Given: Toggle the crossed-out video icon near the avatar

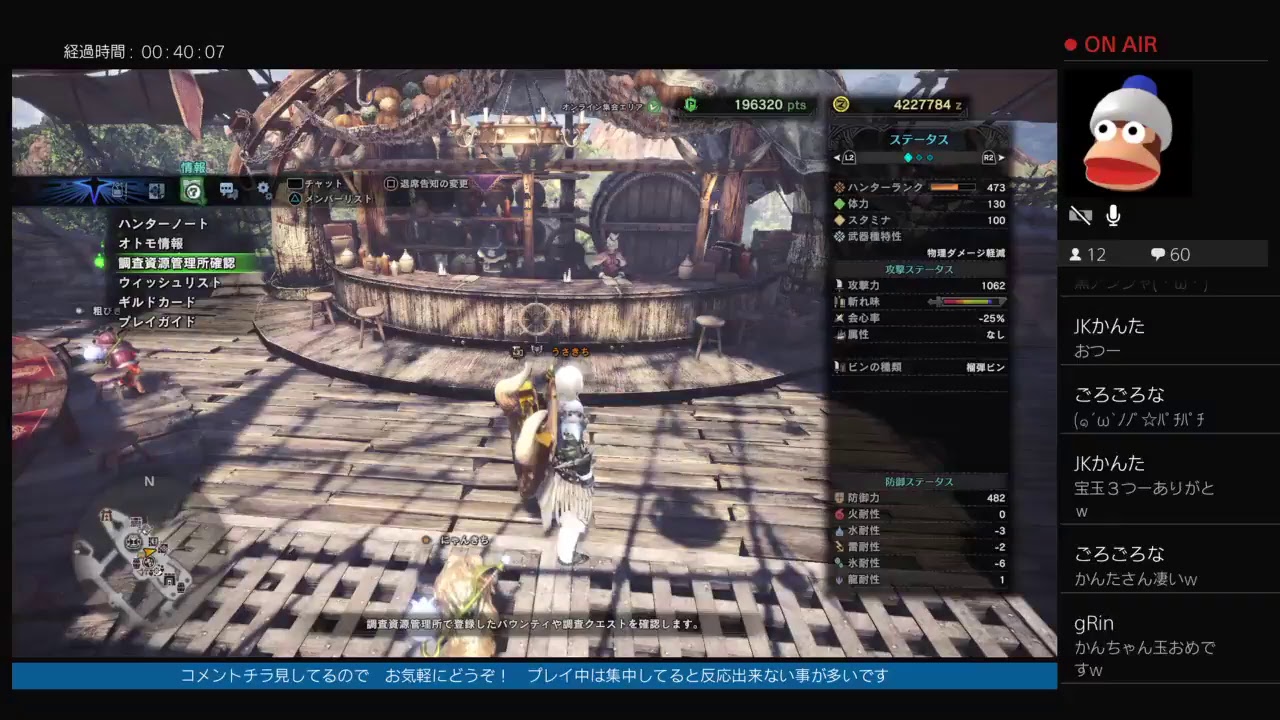Looking at the screenshot, I should (1080, 214).
